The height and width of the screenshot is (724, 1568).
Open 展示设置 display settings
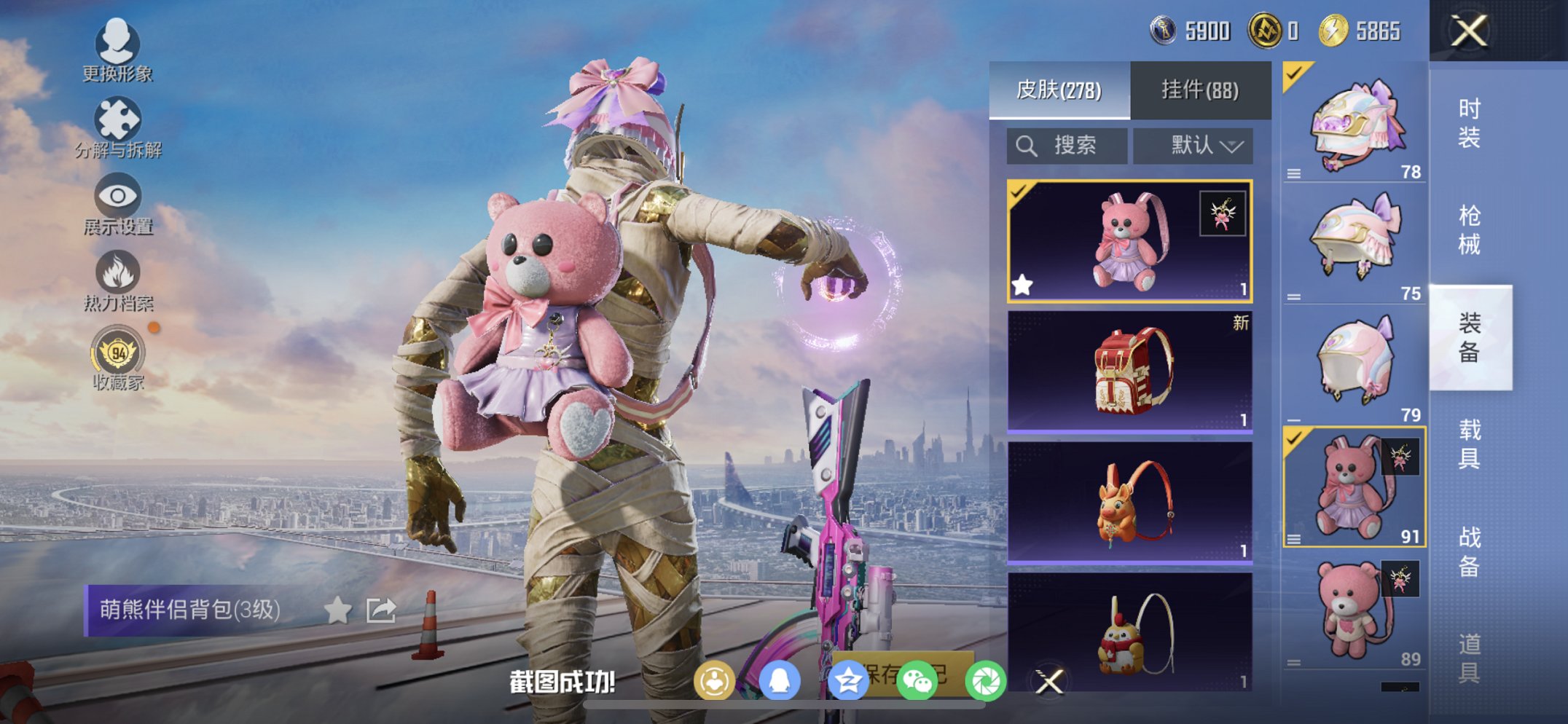click(x=117, y=204)
